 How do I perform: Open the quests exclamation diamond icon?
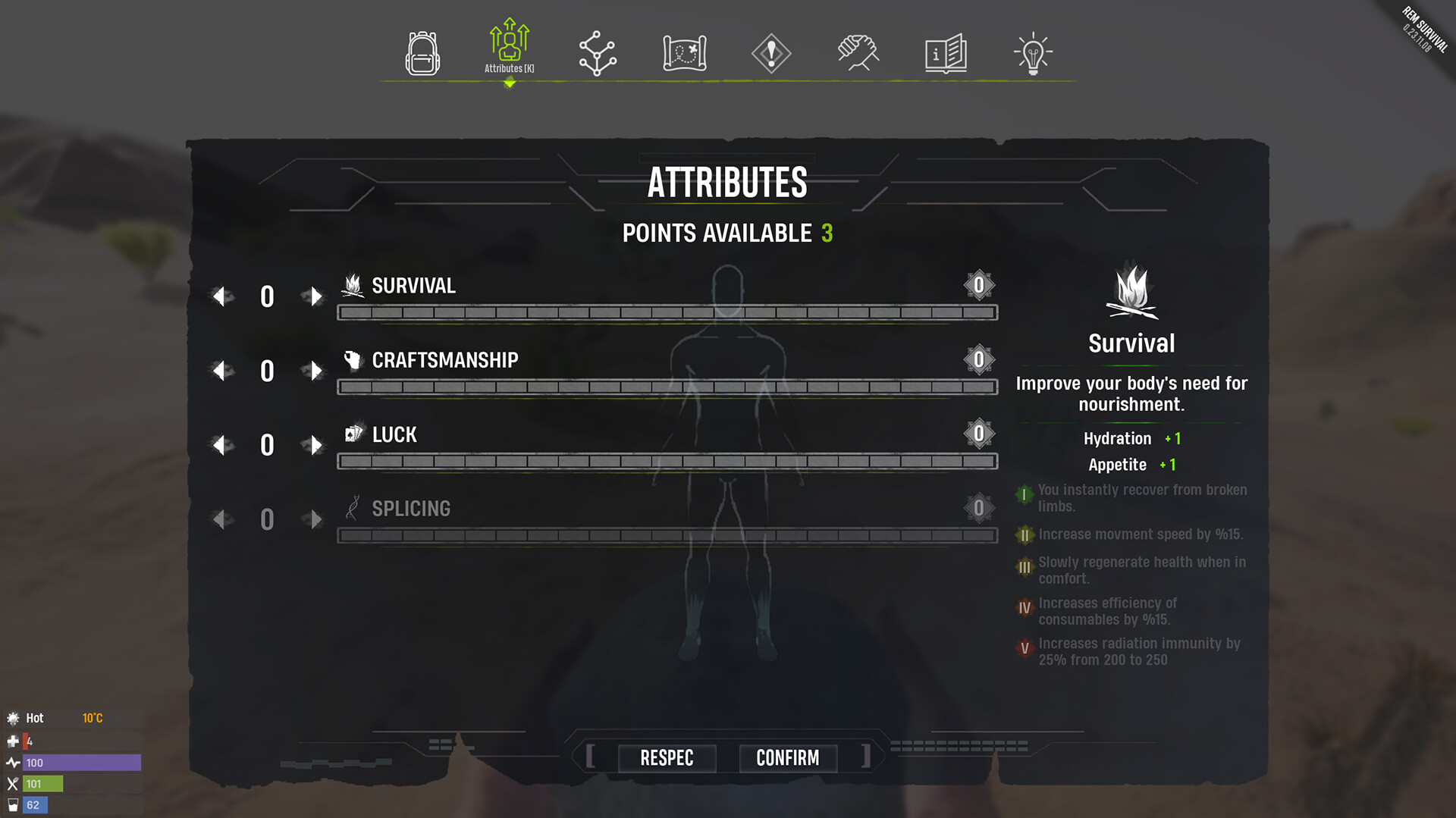pyautogui.click(x=770, y=52)
